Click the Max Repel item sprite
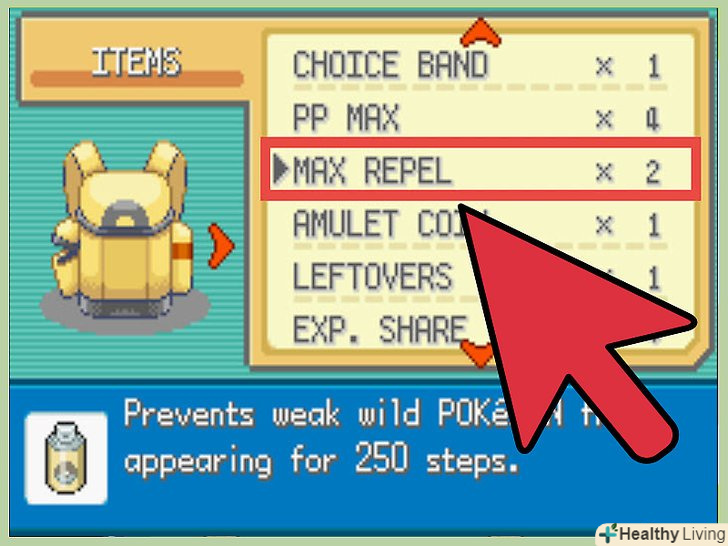This screenshot has width=728, height=546. pyautogui.click(x=66, y=456)
